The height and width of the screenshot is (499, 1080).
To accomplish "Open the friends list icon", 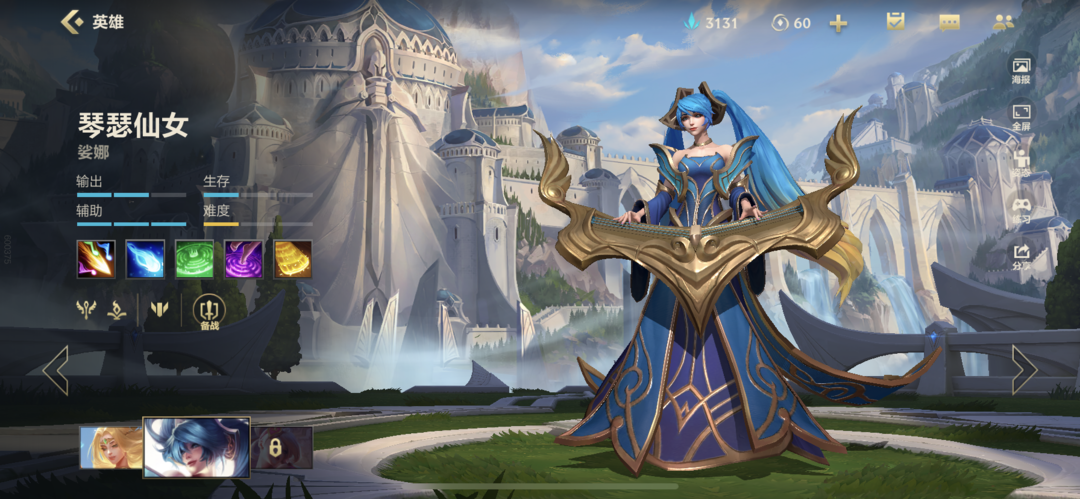I will pos(1003,22).
